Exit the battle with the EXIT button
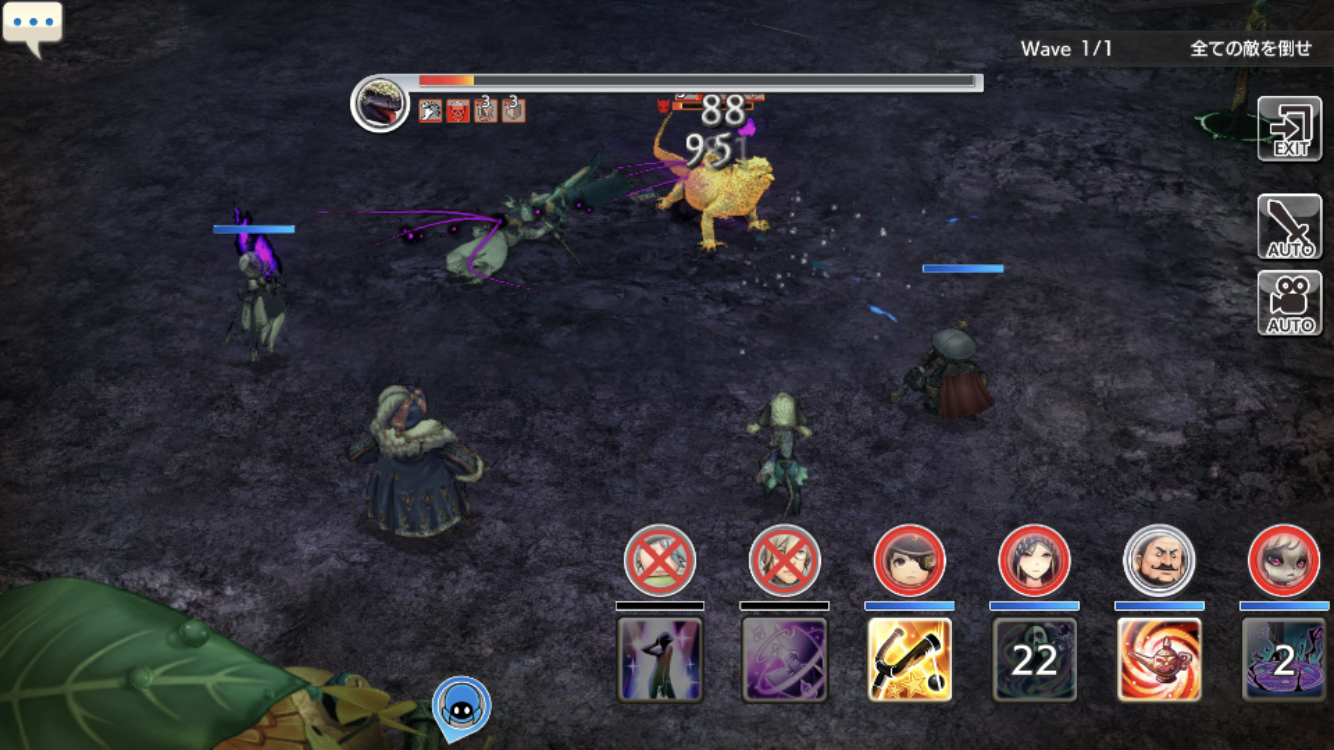Screen dimensions: 1334x750 coord(1290,129)
